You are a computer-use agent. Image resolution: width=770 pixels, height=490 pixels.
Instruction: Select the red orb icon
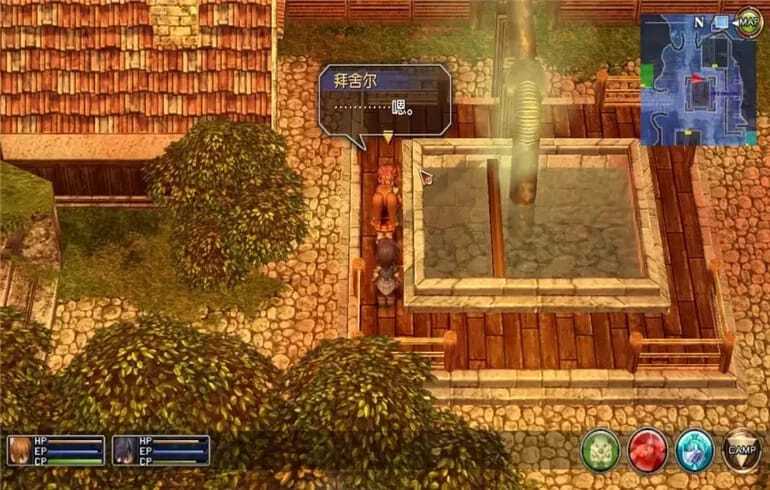[x=648, y=450]
